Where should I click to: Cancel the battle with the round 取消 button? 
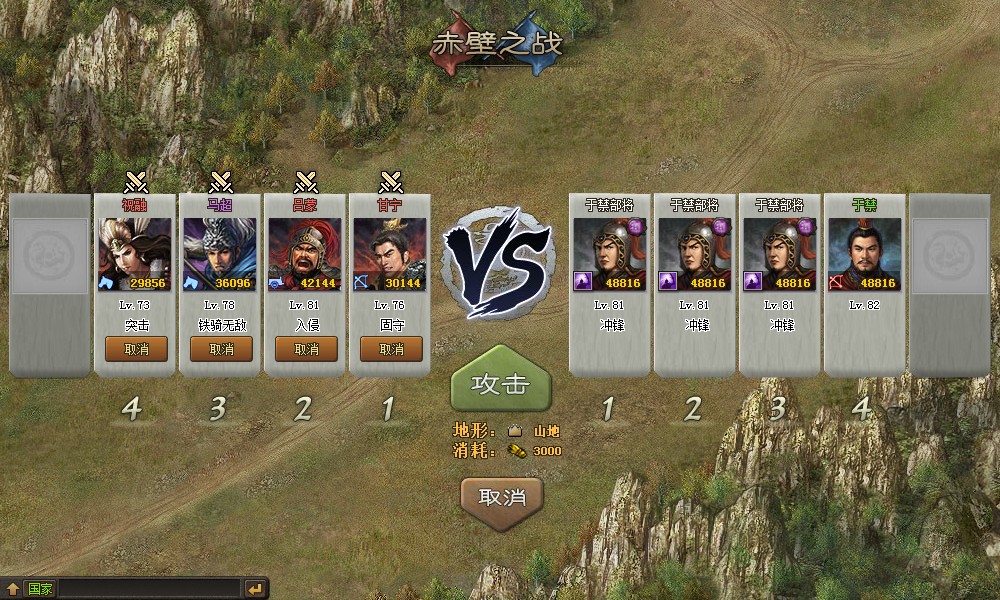coord(502,497)
